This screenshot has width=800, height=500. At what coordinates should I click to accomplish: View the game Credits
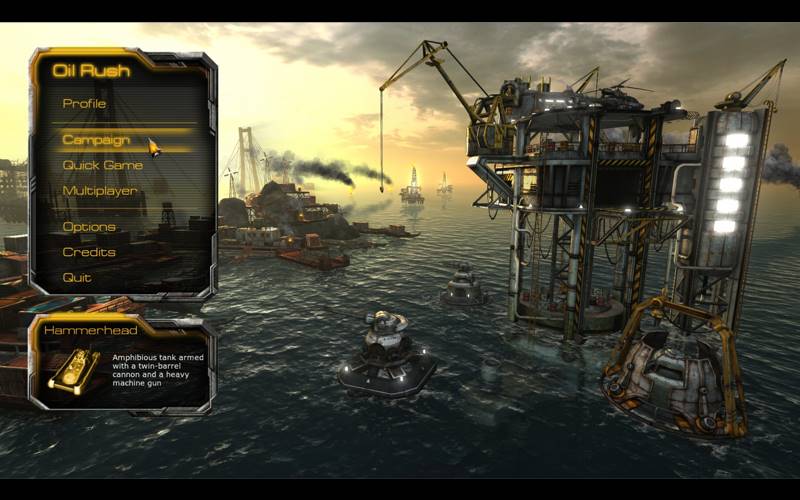coord(89,252)
